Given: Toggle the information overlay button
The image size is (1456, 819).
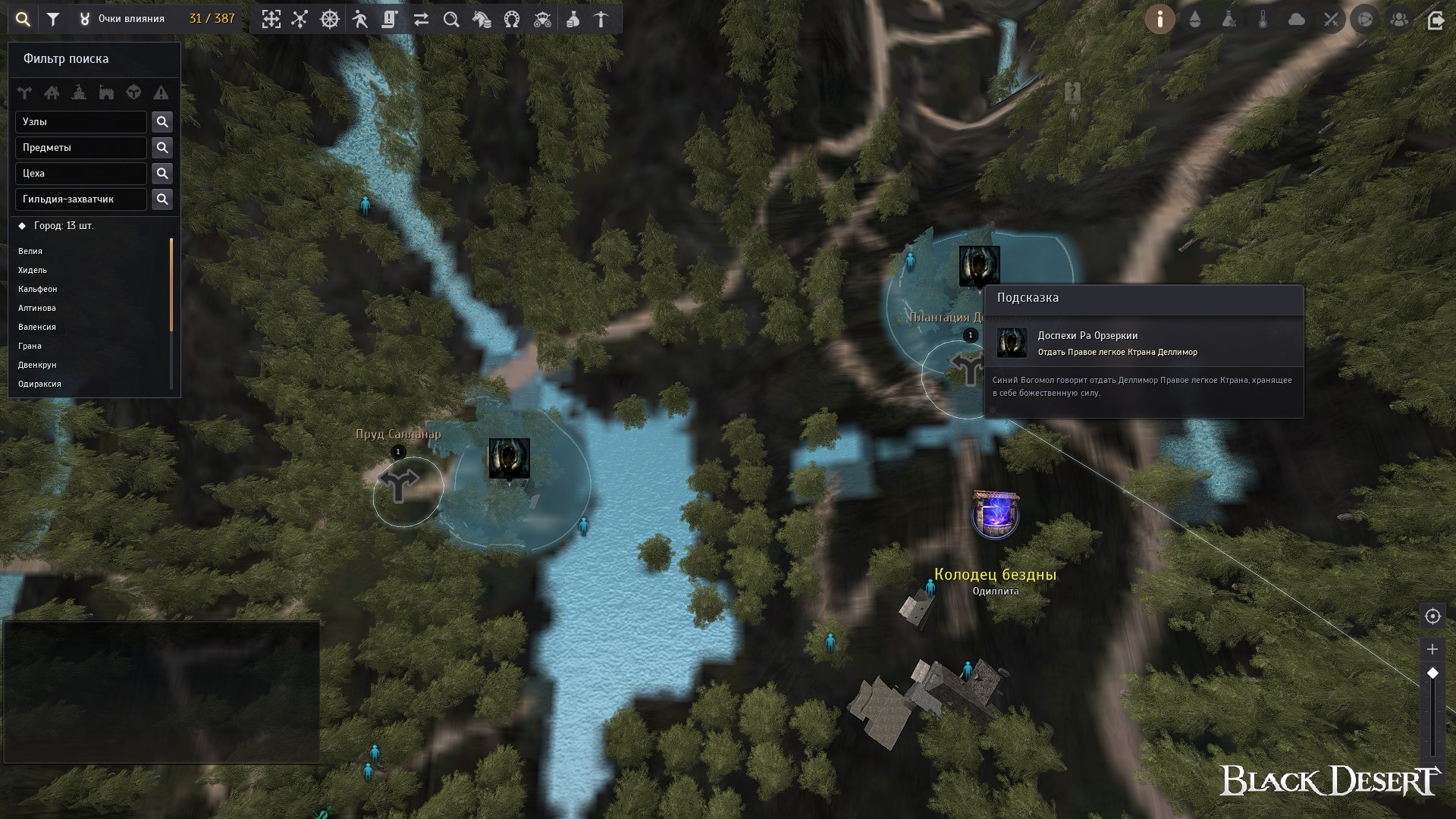Looking at the screenshot, I should point(1160,20).
